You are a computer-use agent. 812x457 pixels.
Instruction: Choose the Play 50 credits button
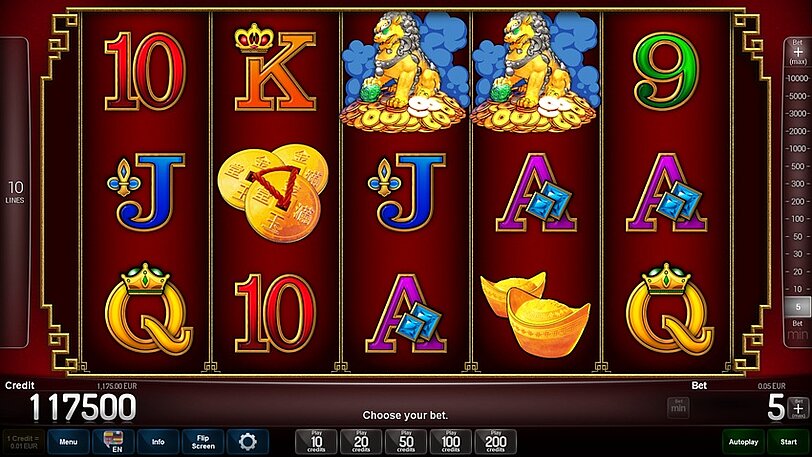pos(406,441)
